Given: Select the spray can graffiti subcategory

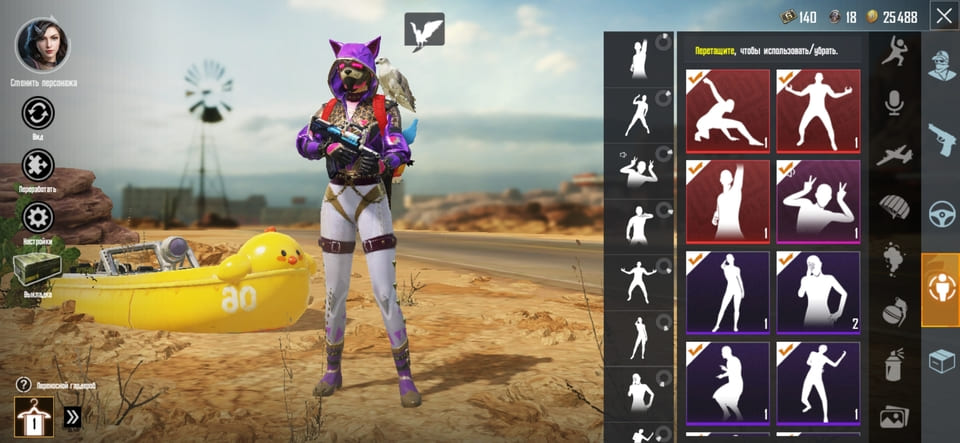Looking at the screenshot, I should 893,365.
